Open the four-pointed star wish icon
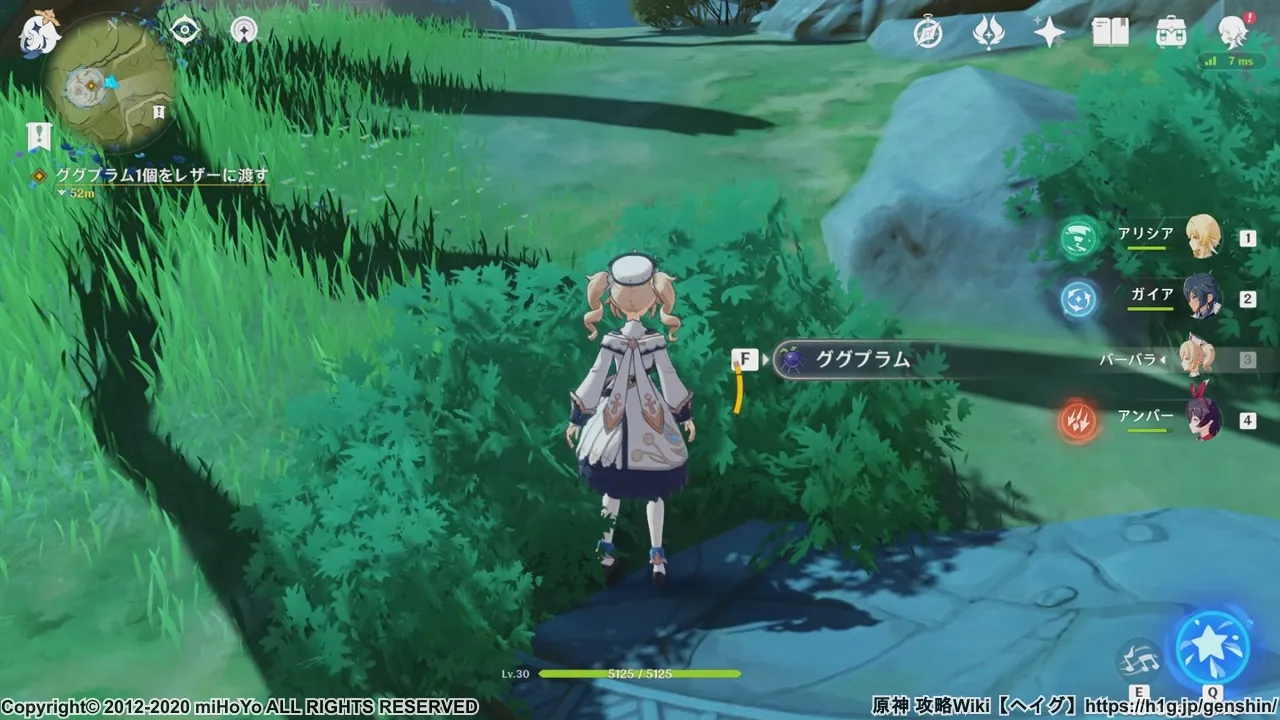The height and width of the screenshot is (720, 1280). pyautogui.click(x=1049, y=33)
